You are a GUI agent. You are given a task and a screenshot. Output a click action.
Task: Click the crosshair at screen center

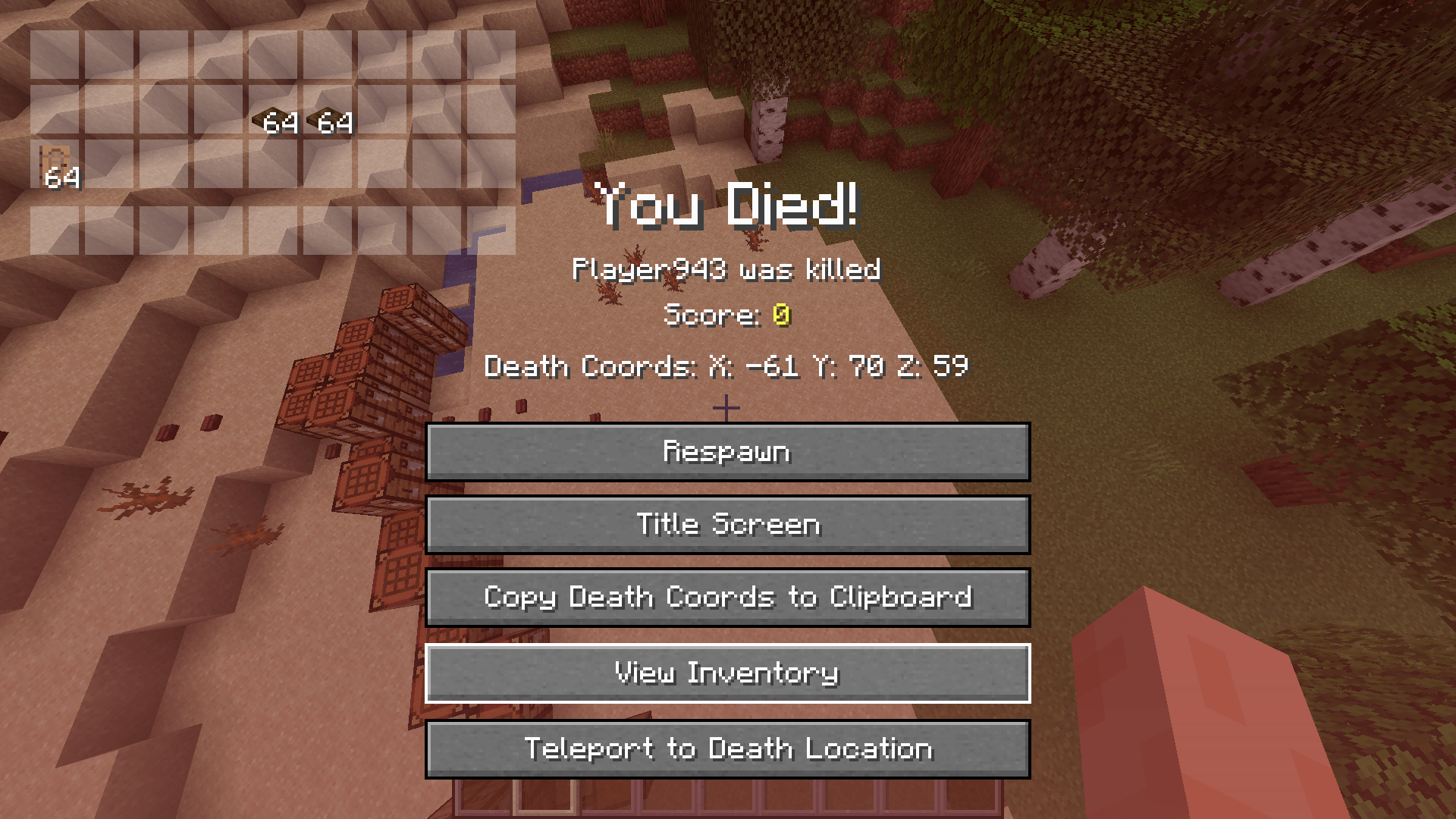point(728,407)
